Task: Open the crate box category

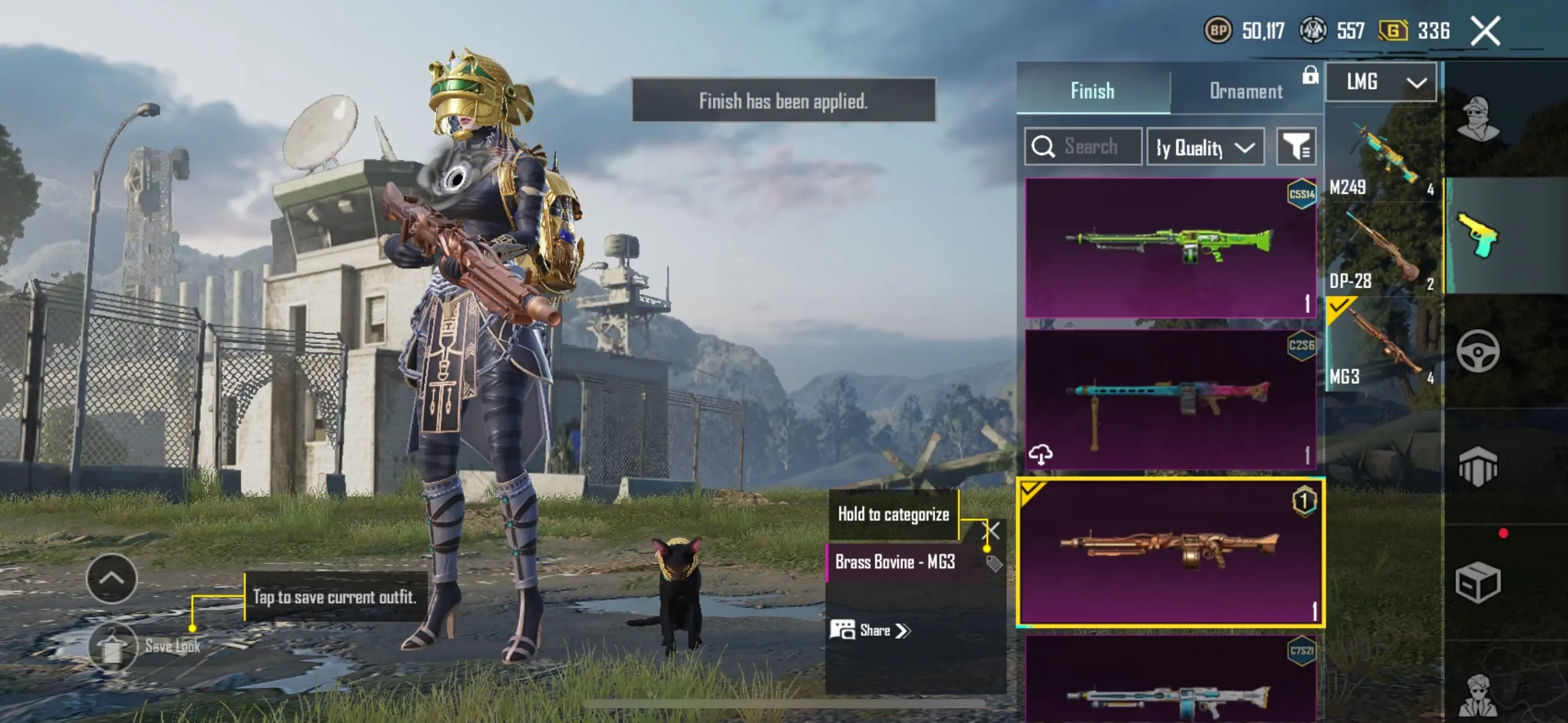Action: click(1478, 583)
